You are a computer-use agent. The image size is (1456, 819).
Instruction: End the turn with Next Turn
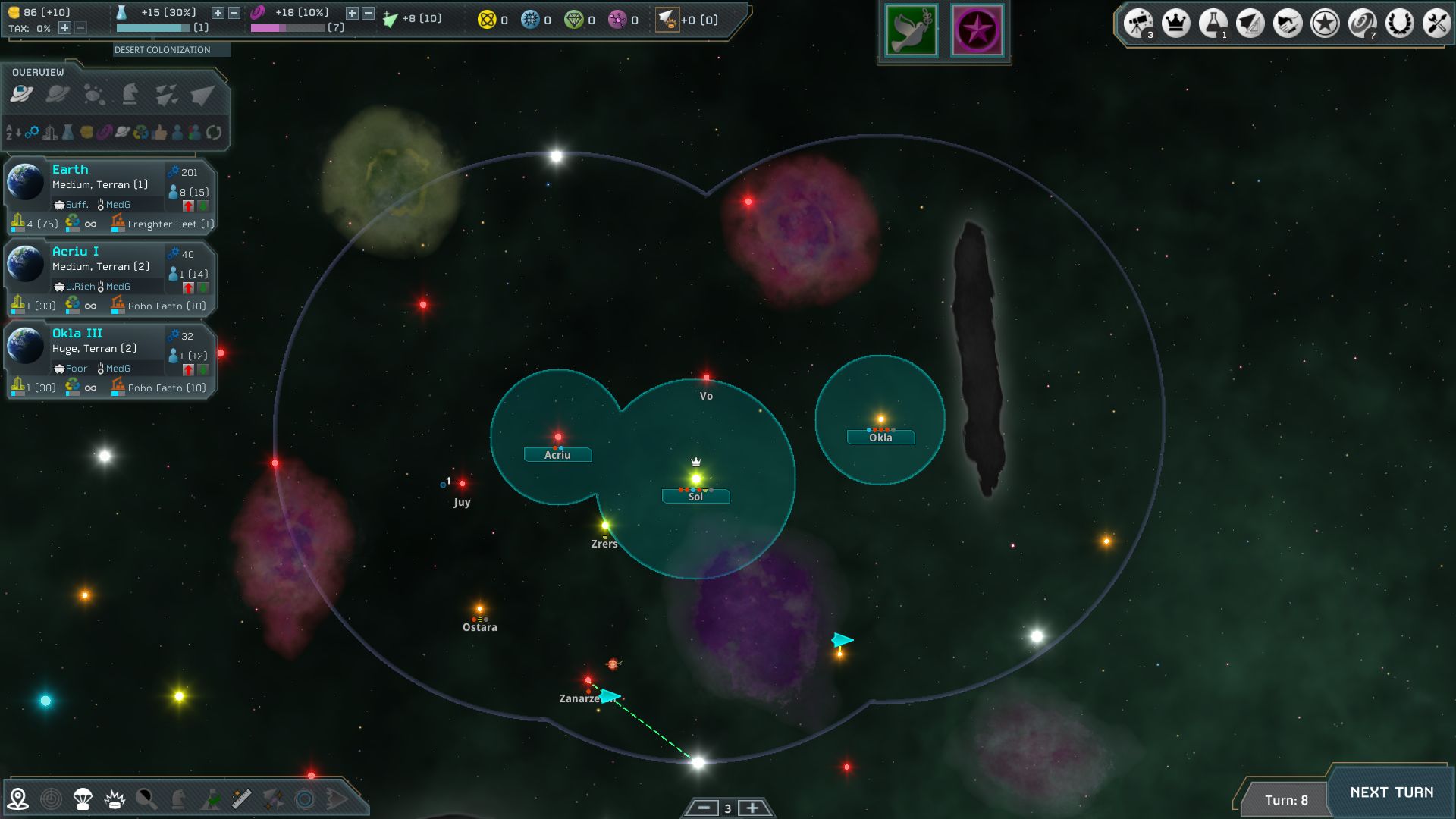pos(1391,792)
